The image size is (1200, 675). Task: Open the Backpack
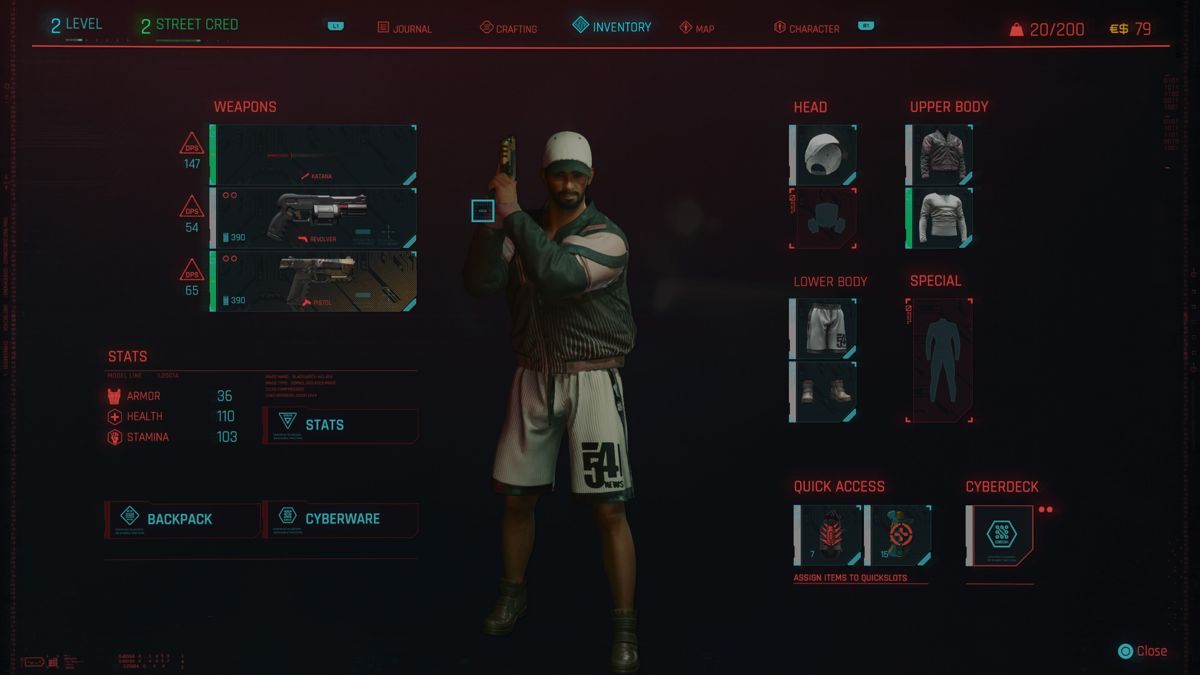(181, 519)
